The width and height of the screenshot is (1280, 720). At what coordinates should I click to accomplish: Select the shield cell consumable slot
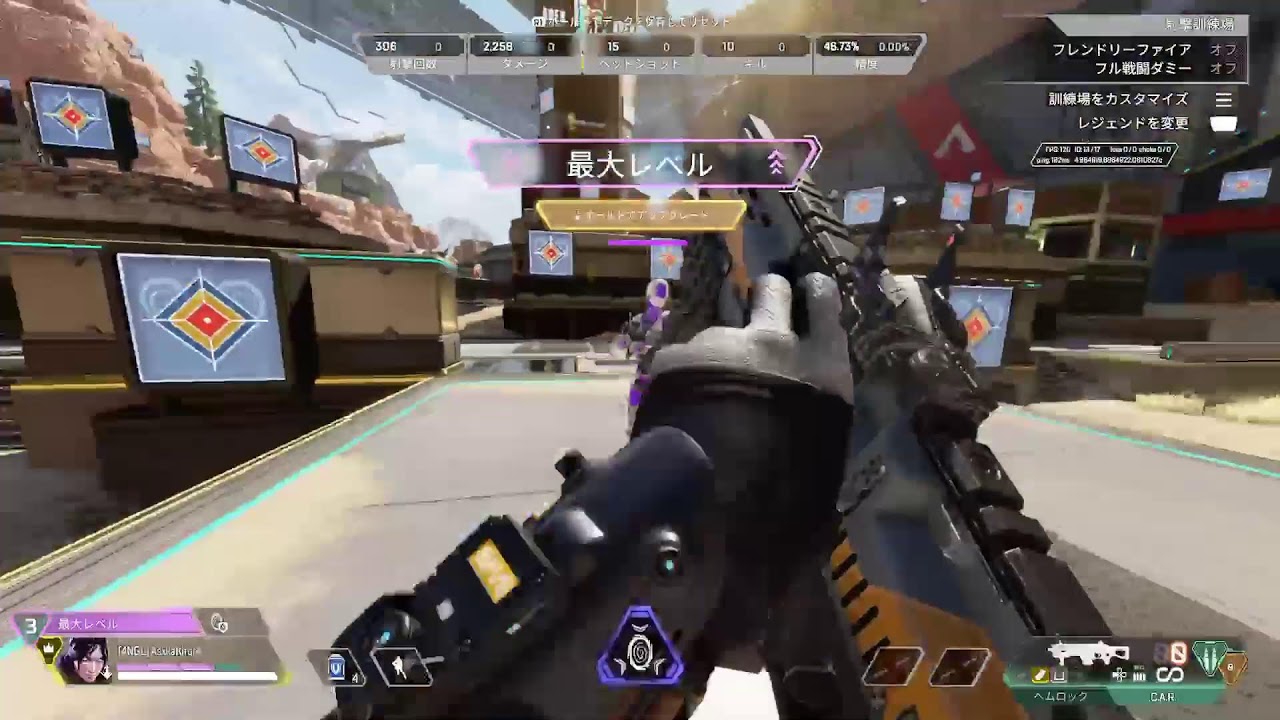click(x=338, y=667)
